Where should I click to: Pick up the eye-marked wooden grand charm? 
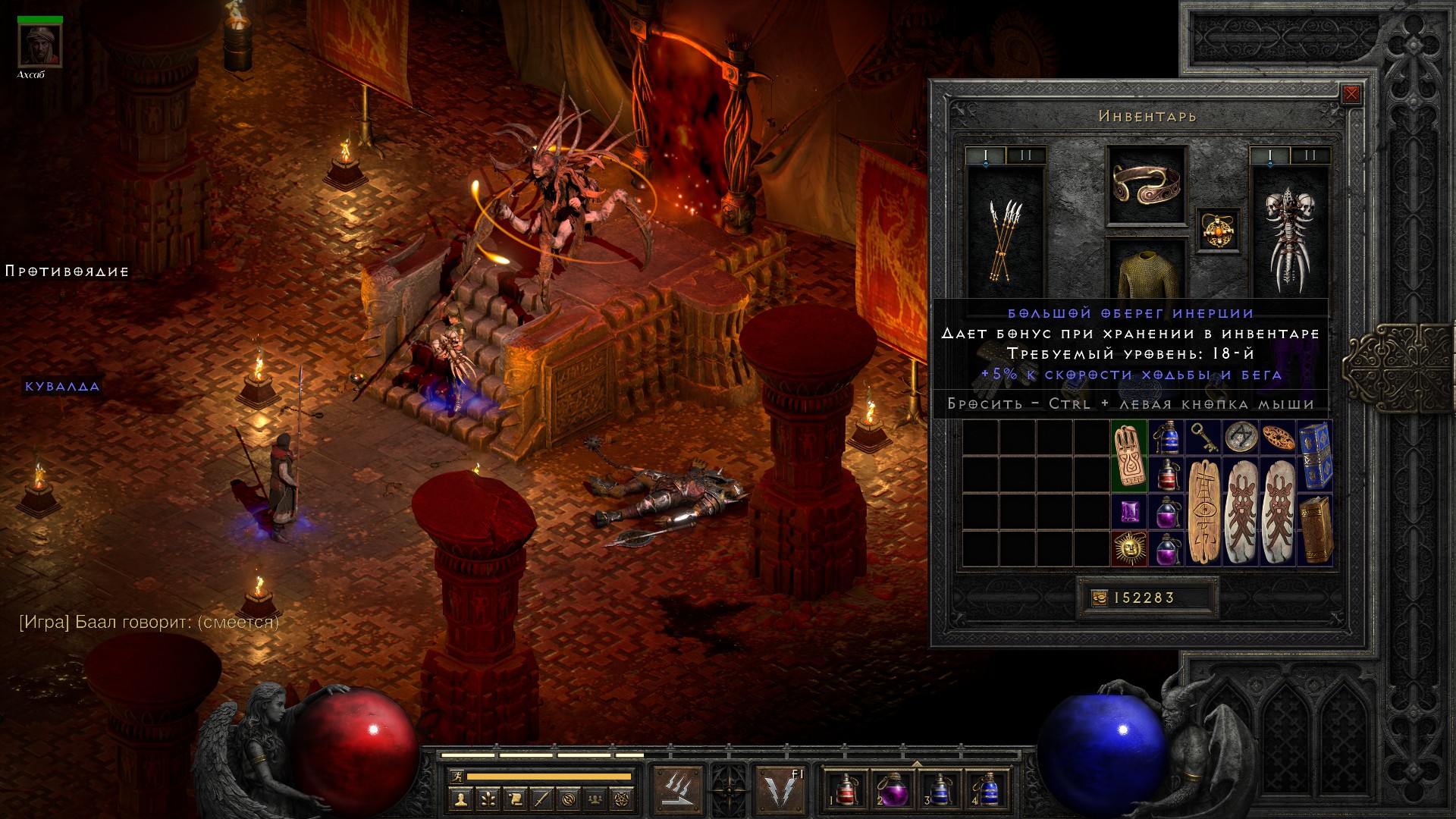[x=1203, y=512]
